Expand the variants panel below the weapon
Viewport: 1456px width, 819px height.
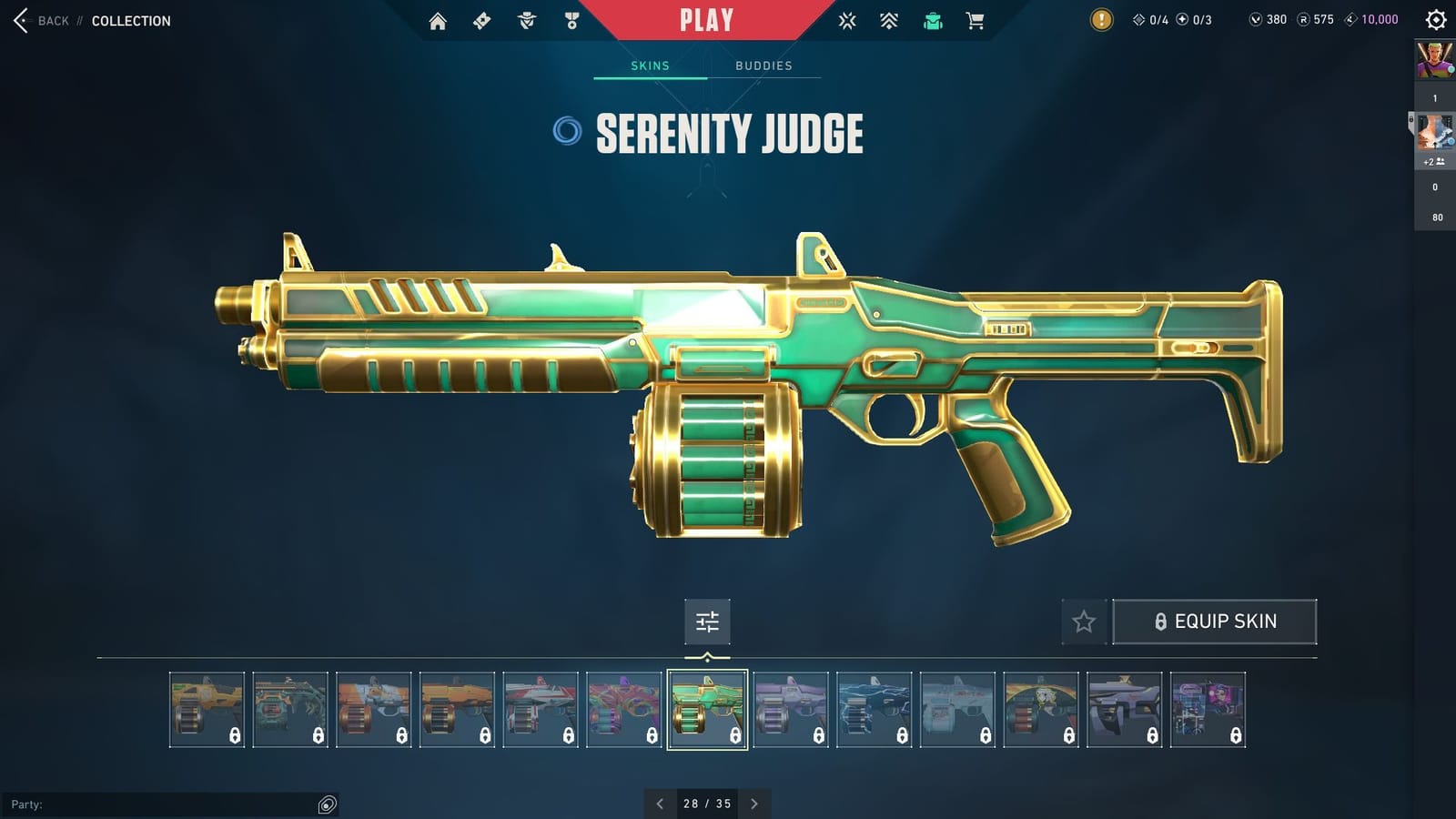707,657
